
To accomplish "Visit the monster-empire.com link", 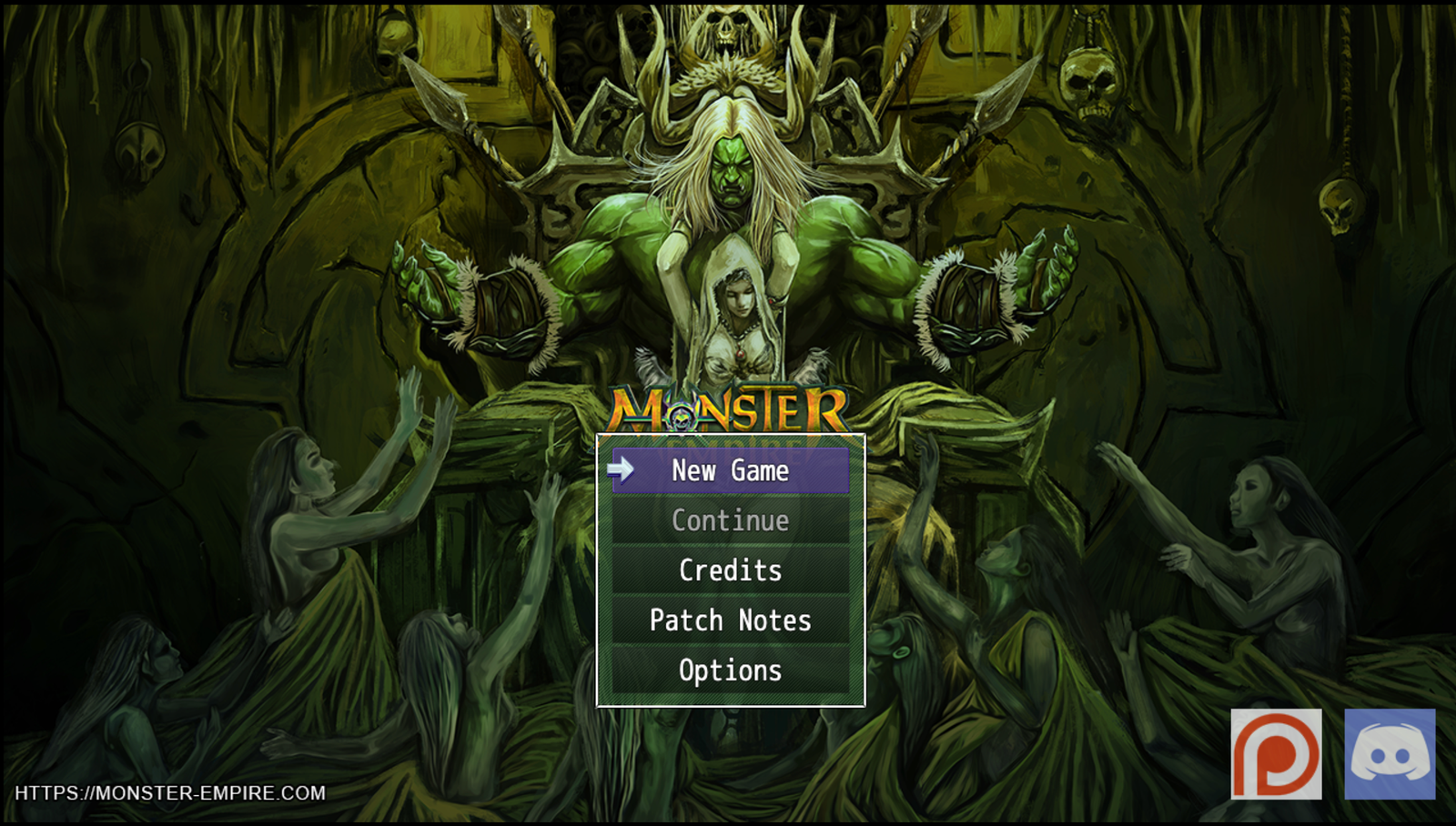I will 169,792.
